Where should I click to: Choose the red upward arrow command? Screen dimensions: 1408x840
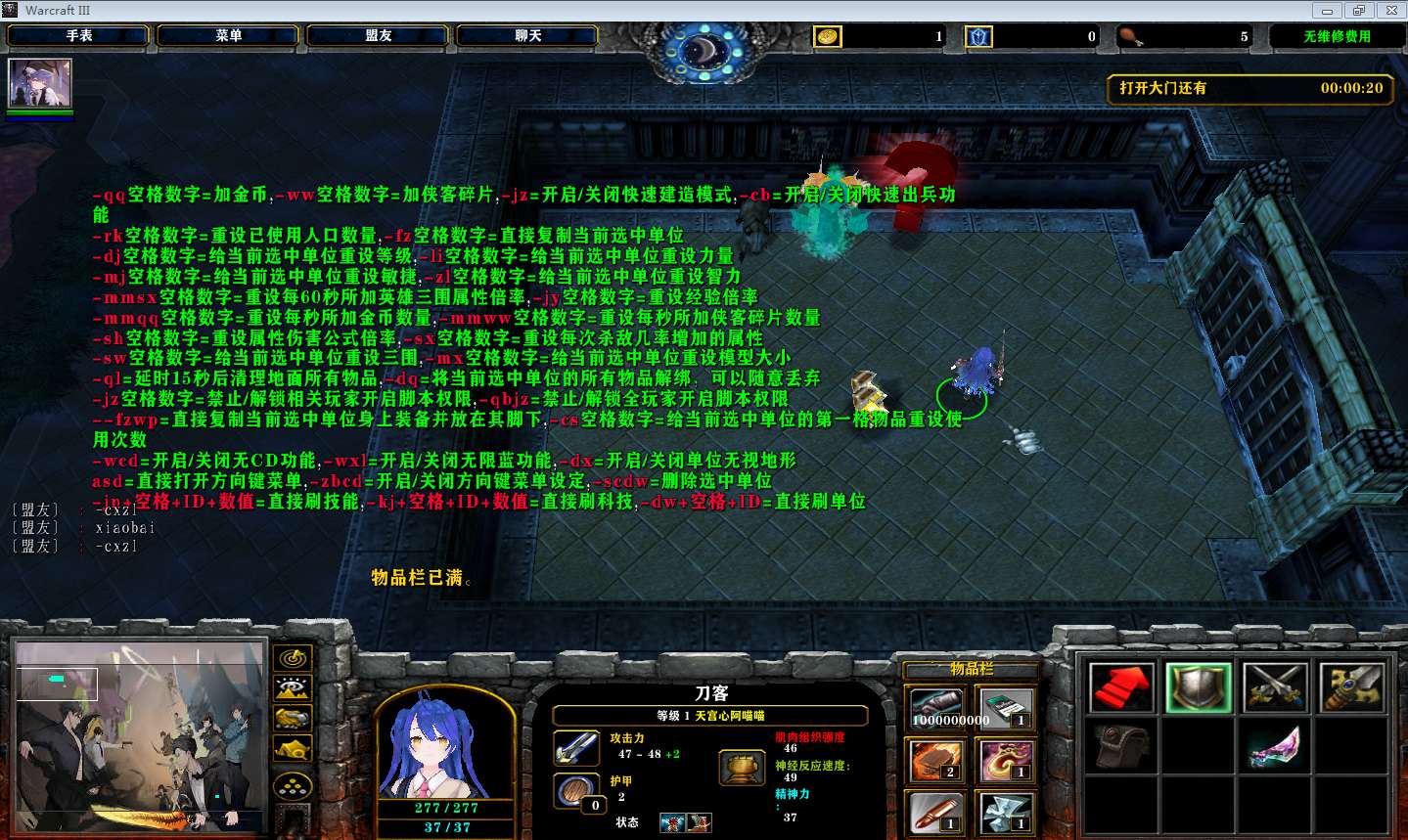click(1120, 687)
